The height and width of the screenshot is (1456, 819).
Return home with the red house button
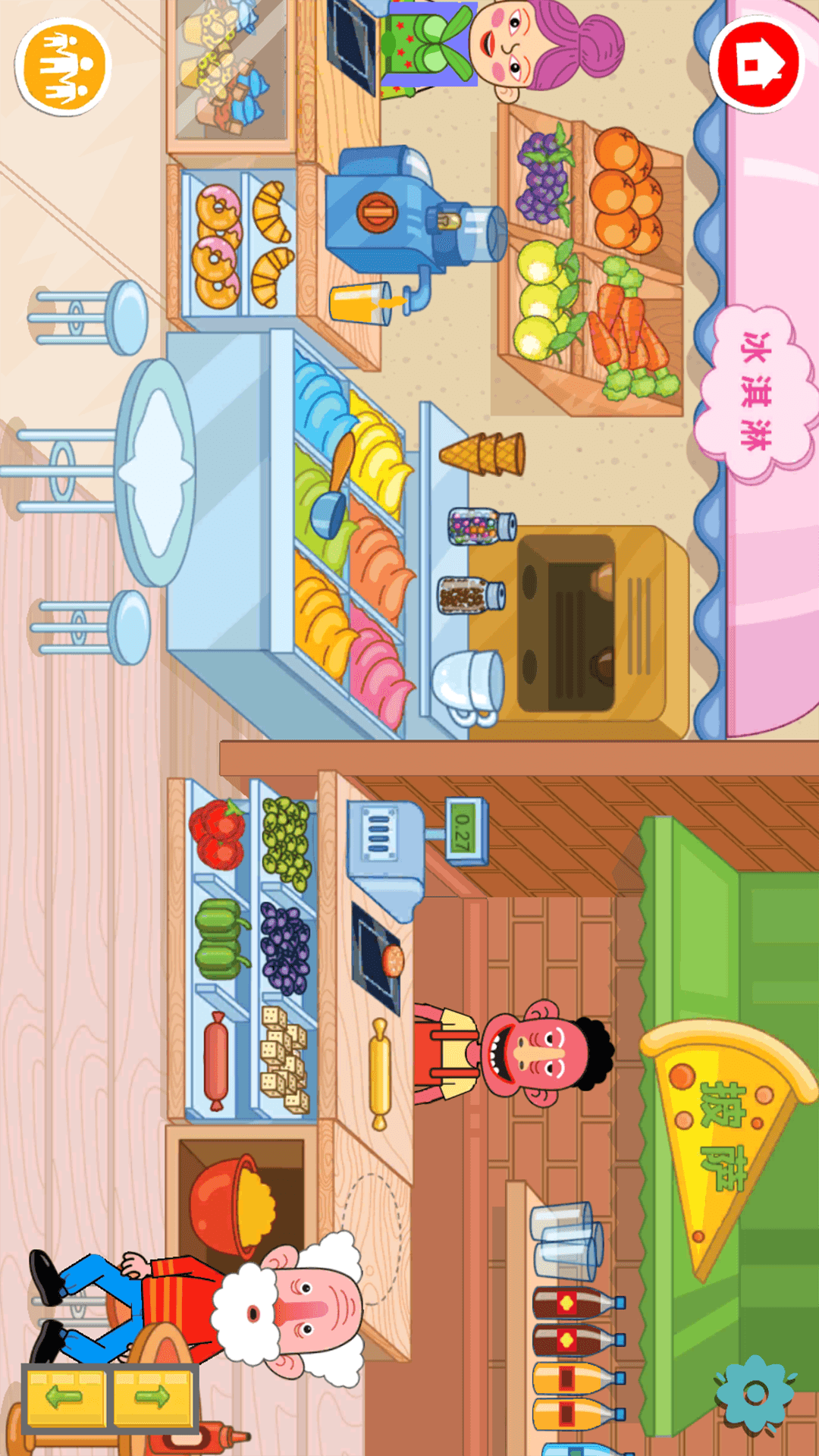tap(757, 64)
